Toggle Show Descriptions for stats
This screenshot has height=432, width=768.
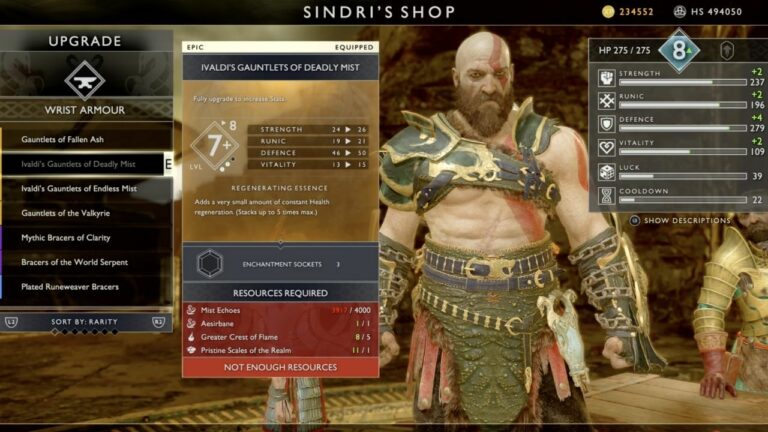tap(686, 220)
